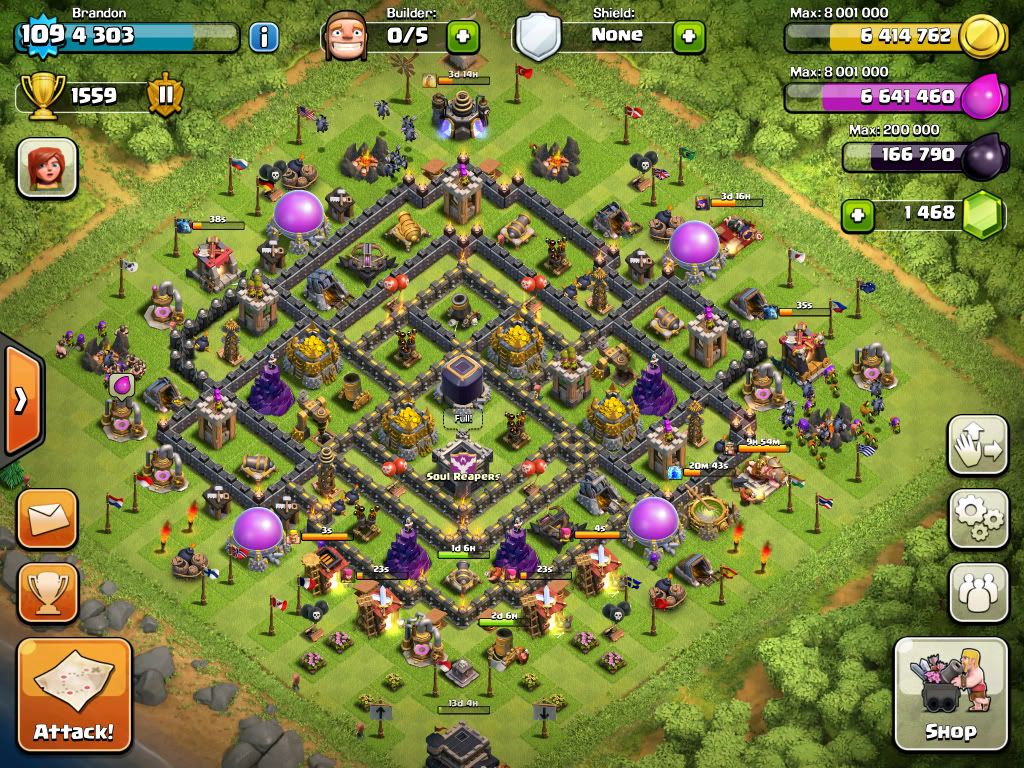Buy a shield with the plus button
Viewport: 1024px width, 768px height.
click(x=688, y=37)
